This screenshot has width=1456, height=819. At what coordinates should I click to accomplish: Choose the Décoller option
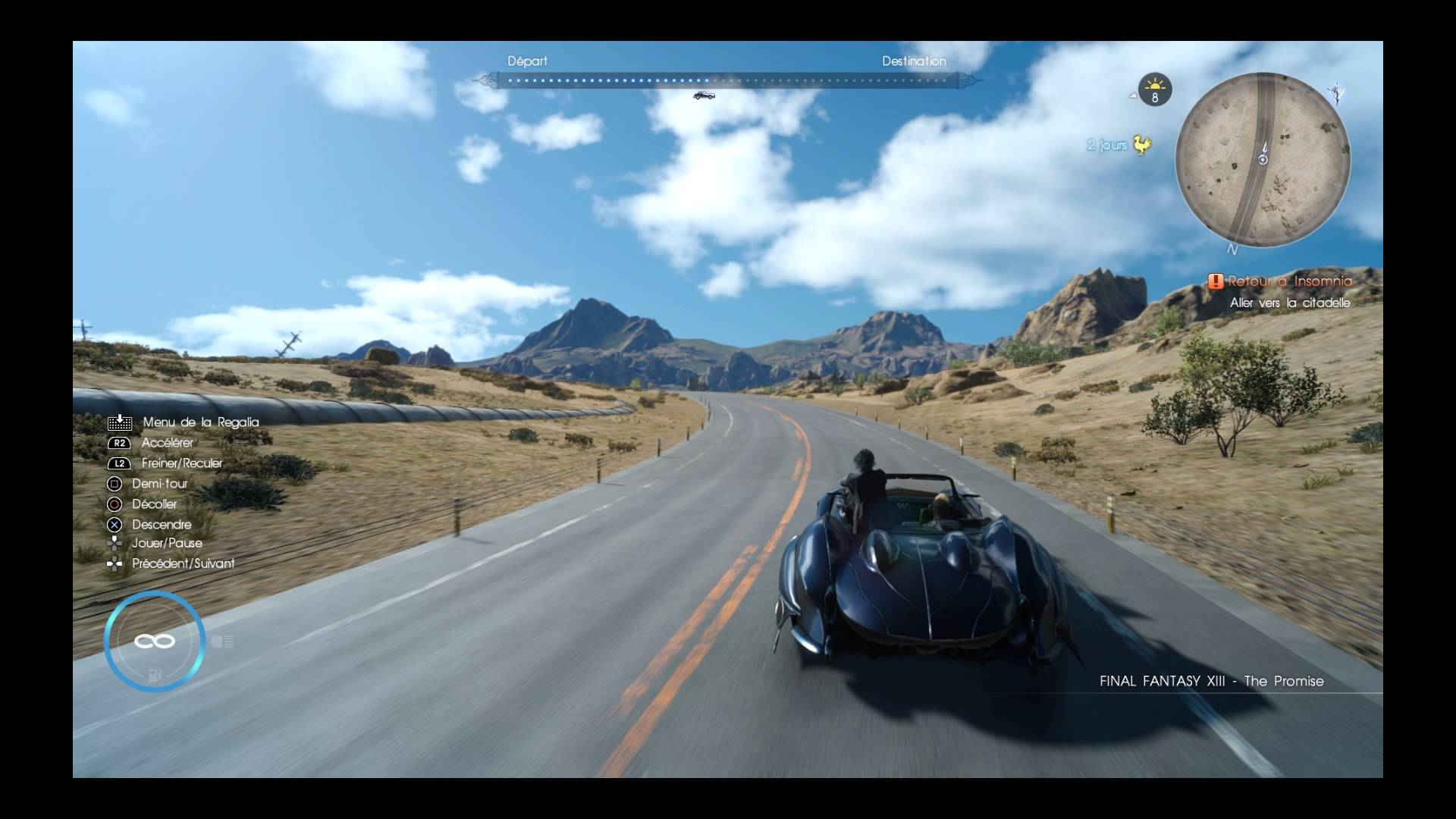(154, 504)
